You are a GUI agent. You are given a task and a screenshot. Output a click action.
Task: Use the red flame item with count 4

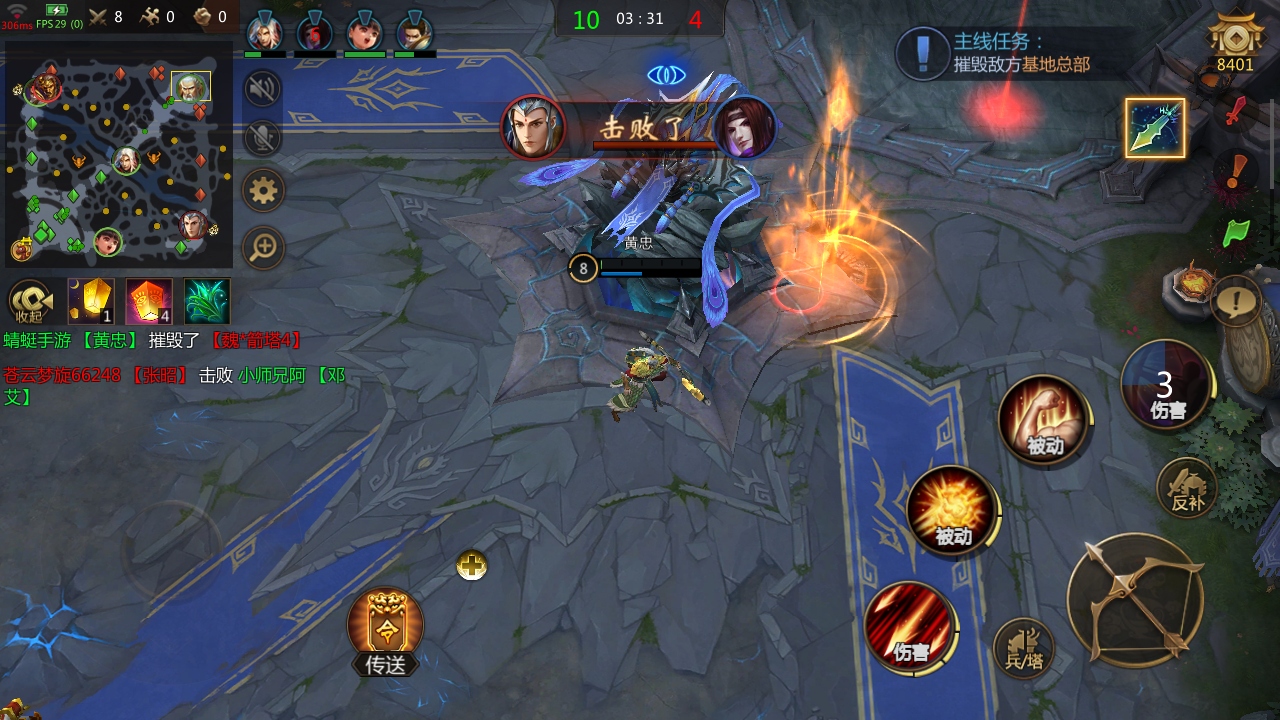coord(149,301)
